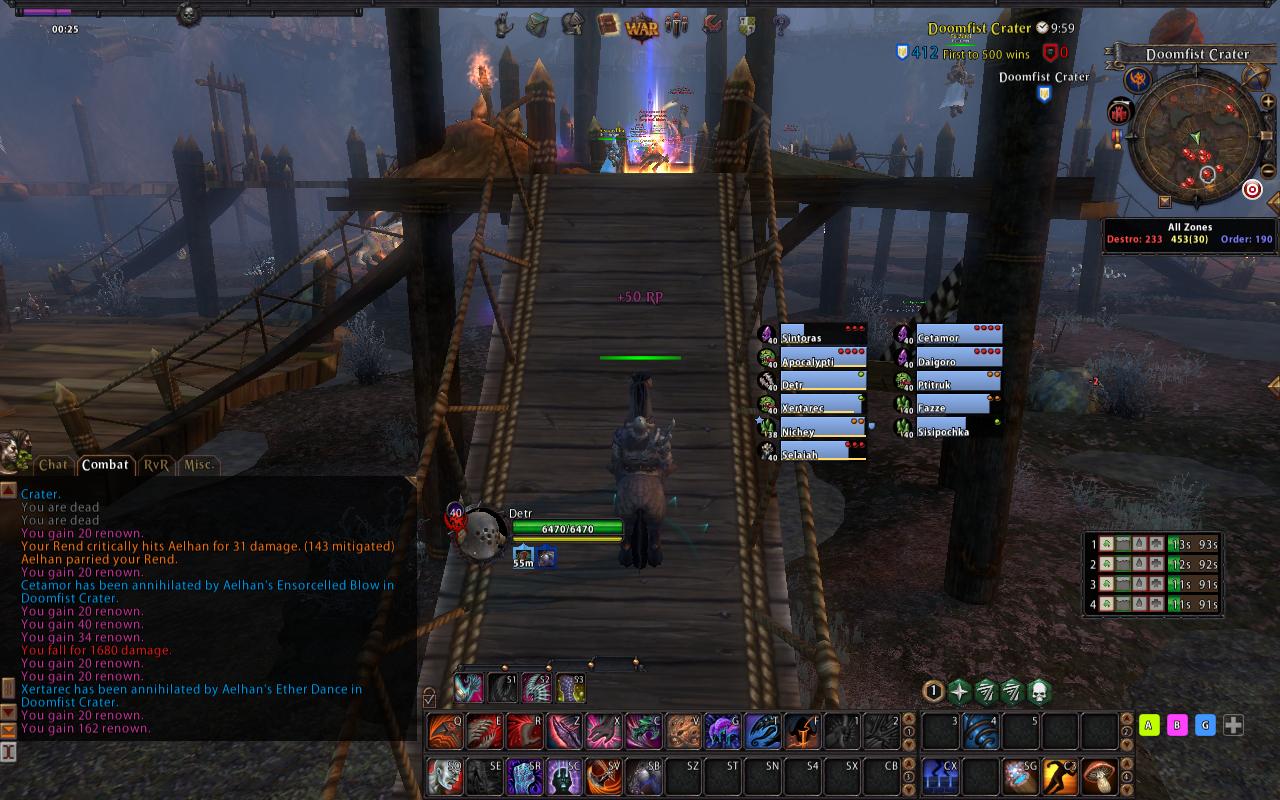This screenshot has height=800, width=1280.
Task: Open the Tome of Knowledge book icon
Action: (607, 25)
